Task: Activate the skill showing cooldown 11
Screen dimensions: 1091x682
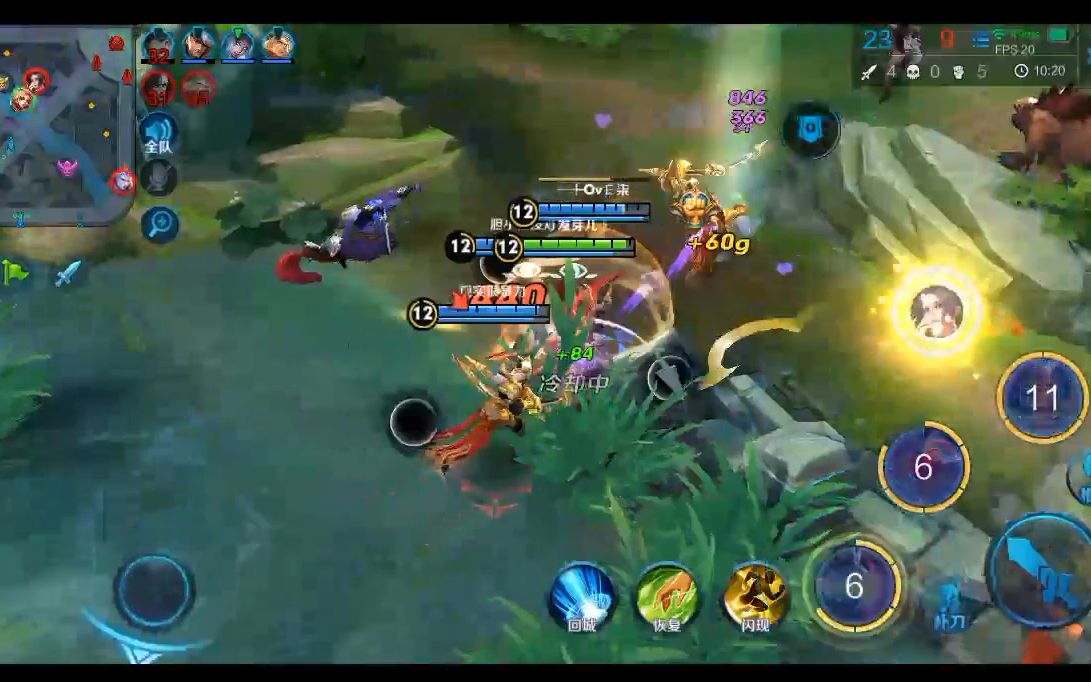Action: point(1041,398)
